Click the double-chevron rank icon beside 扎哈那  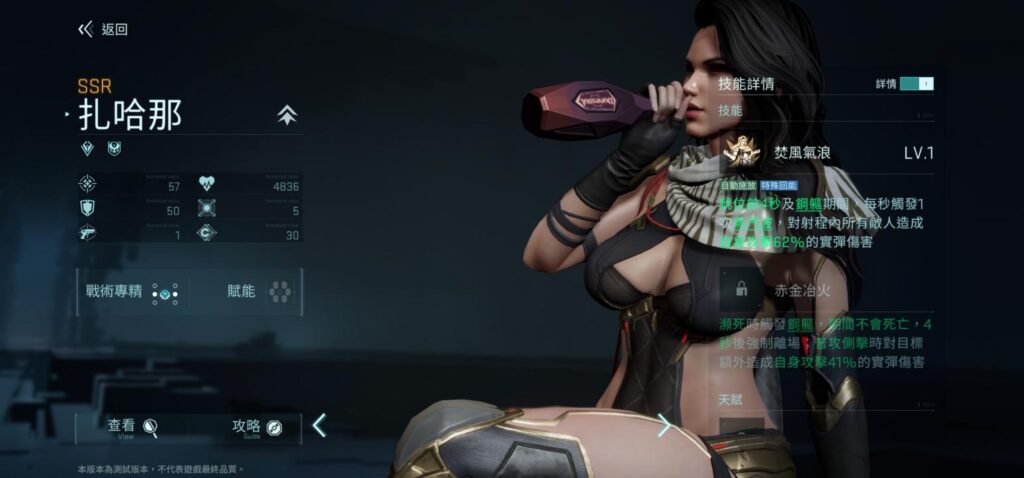(x=287, y=116)
